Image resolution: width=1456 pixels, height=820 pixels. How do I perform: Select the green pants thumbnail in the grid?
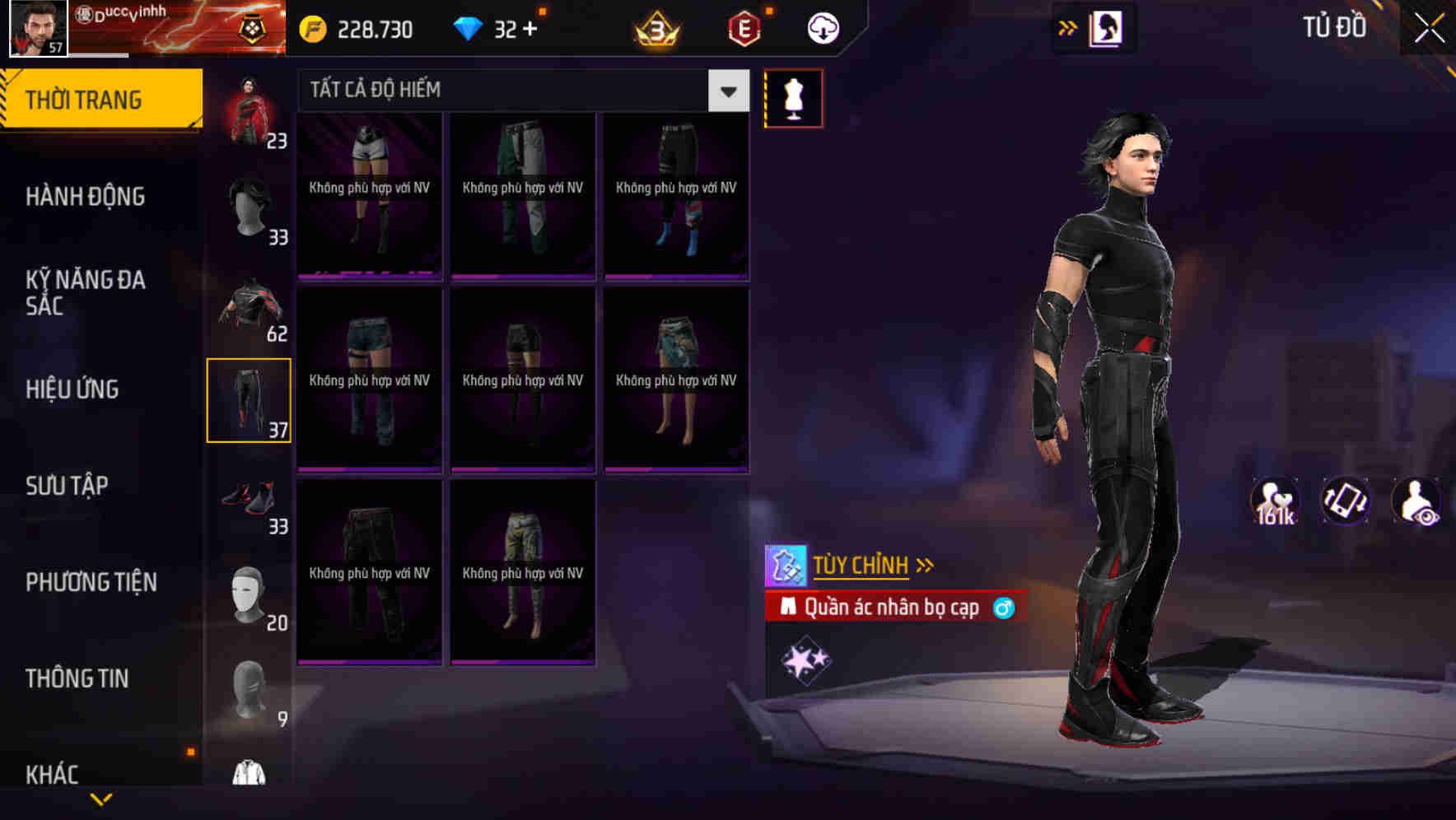pos(522,198)
